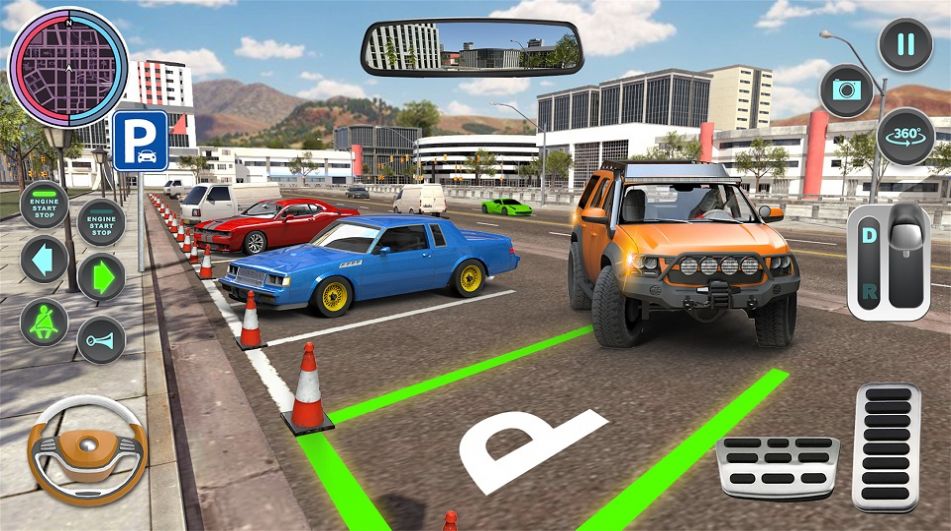Toggle the green right turn signal arrow
Image resolution: width=951 pixels, height=531 pixels.
(x=101, y=277)
